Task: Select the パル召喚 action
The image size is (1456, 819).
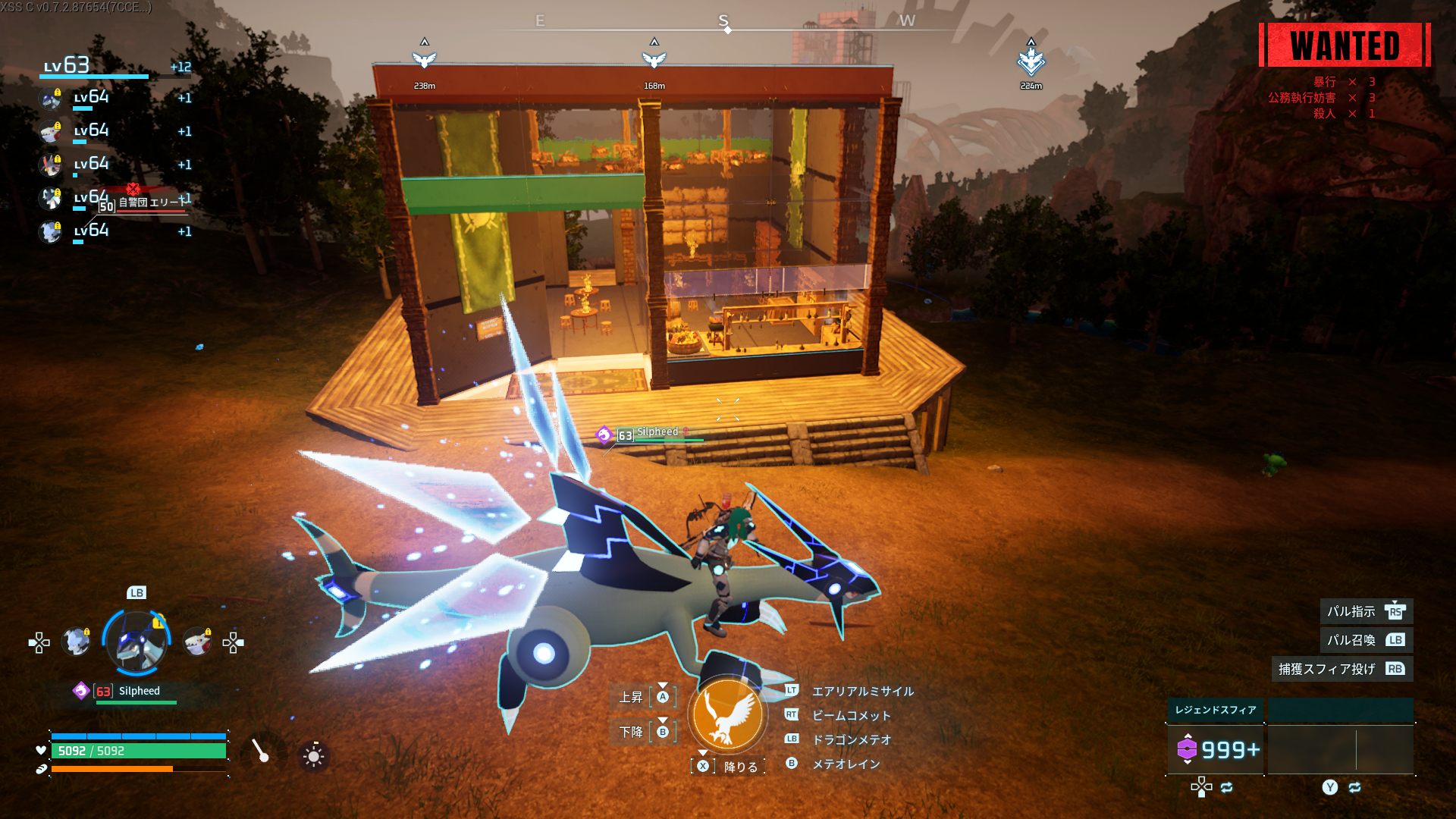Action: tap(1366, 640)
